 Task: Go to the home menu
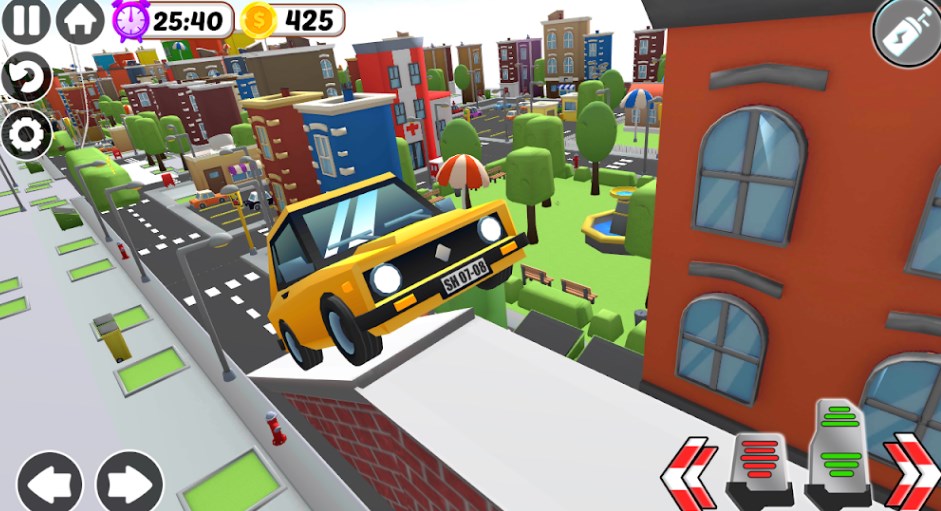coord(80,20)
